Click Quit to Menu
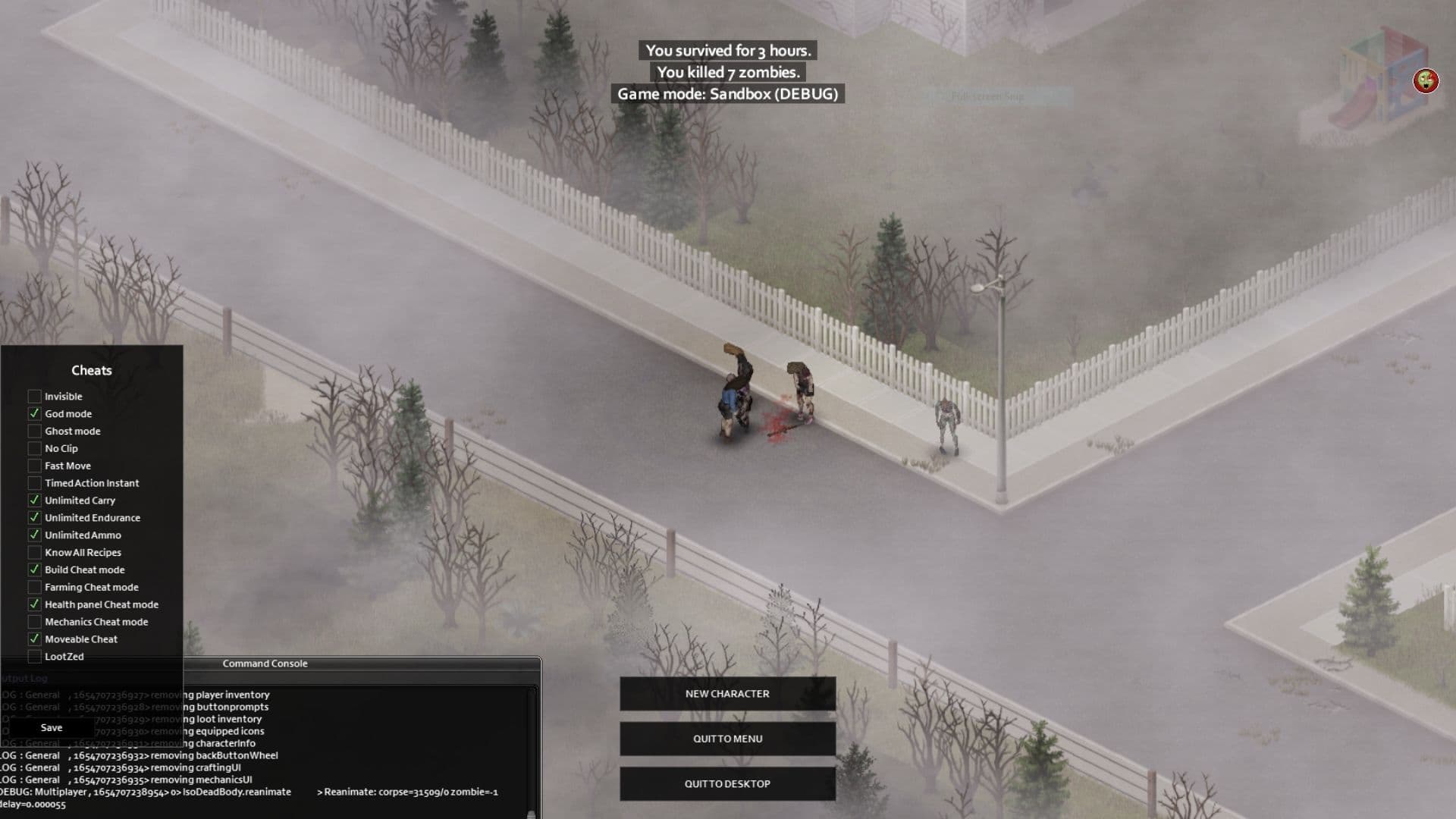Screen dimensions: 1456x819 click(x=726, y=738)
